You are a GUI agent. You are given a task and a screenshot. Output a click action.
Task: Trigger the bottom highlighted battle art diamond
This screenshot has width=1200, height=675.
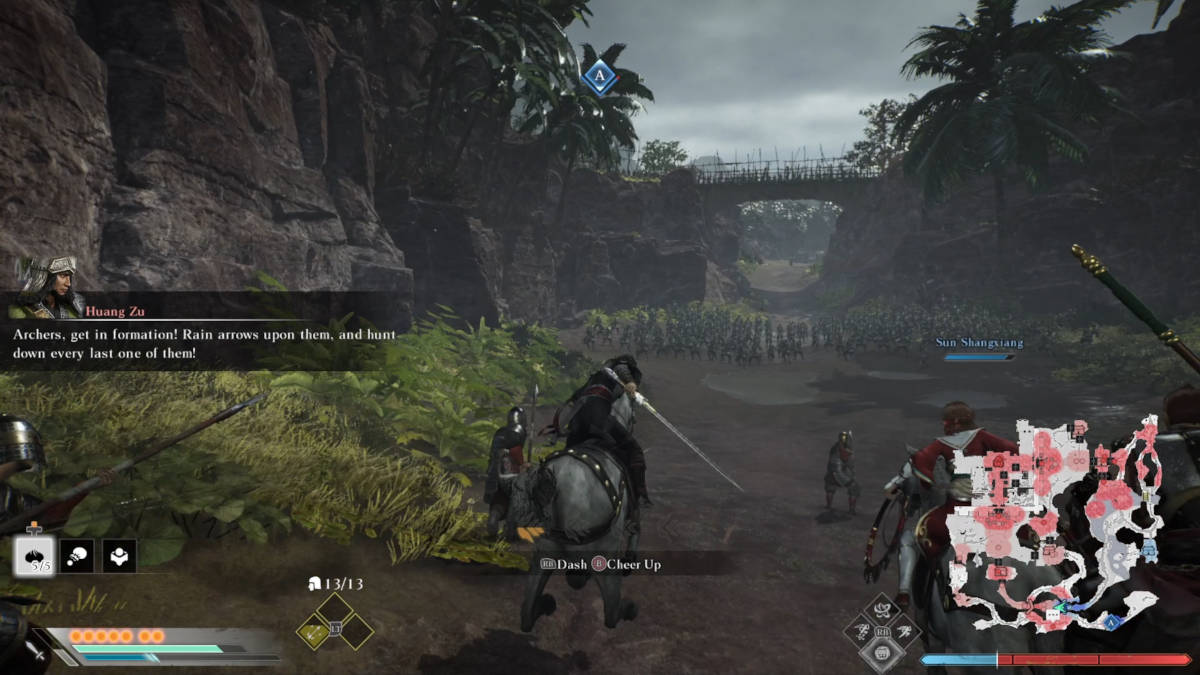click(x=881, y=653)
